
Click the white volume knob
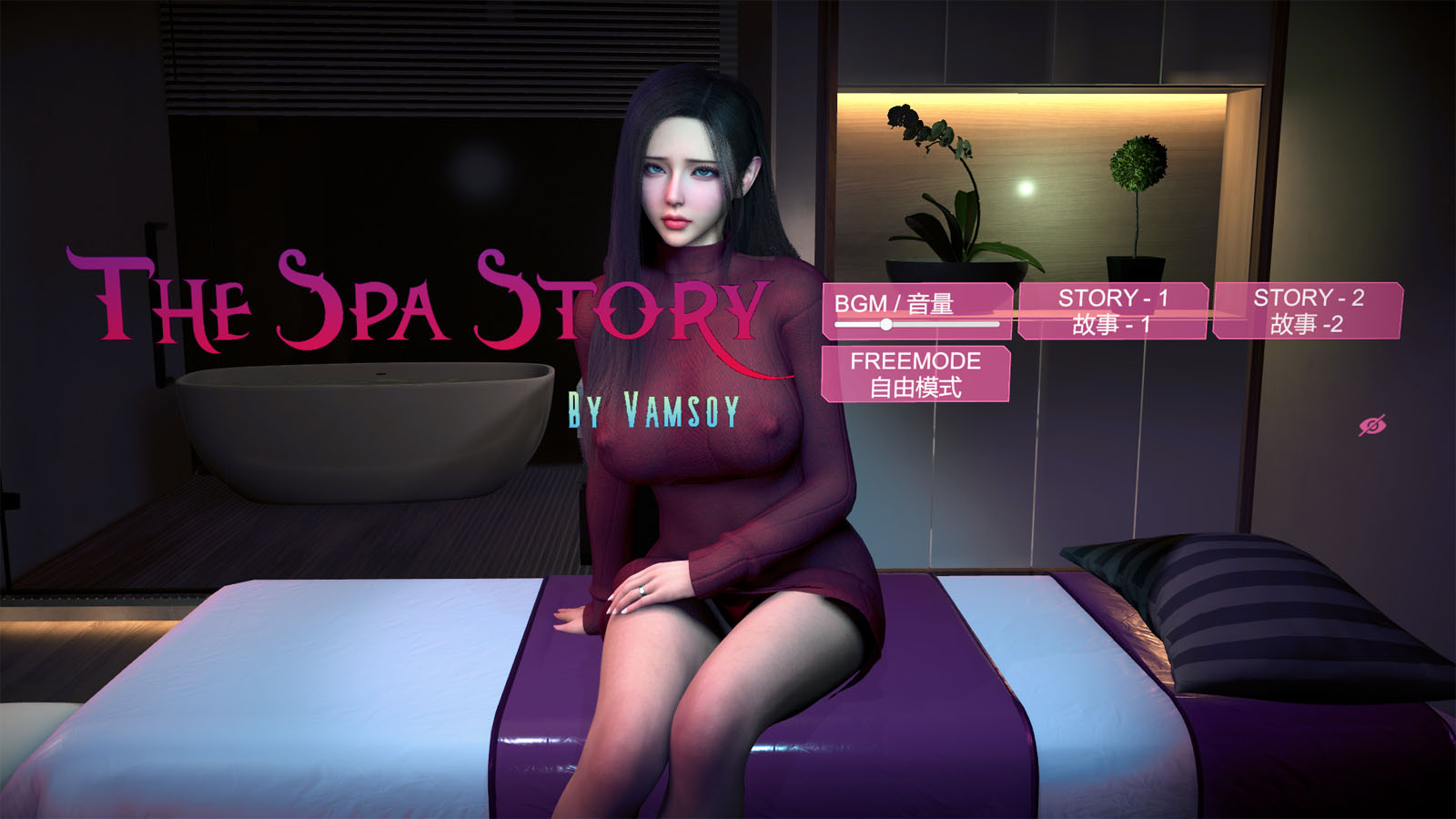pyautogui.click(x=885, y=324)
